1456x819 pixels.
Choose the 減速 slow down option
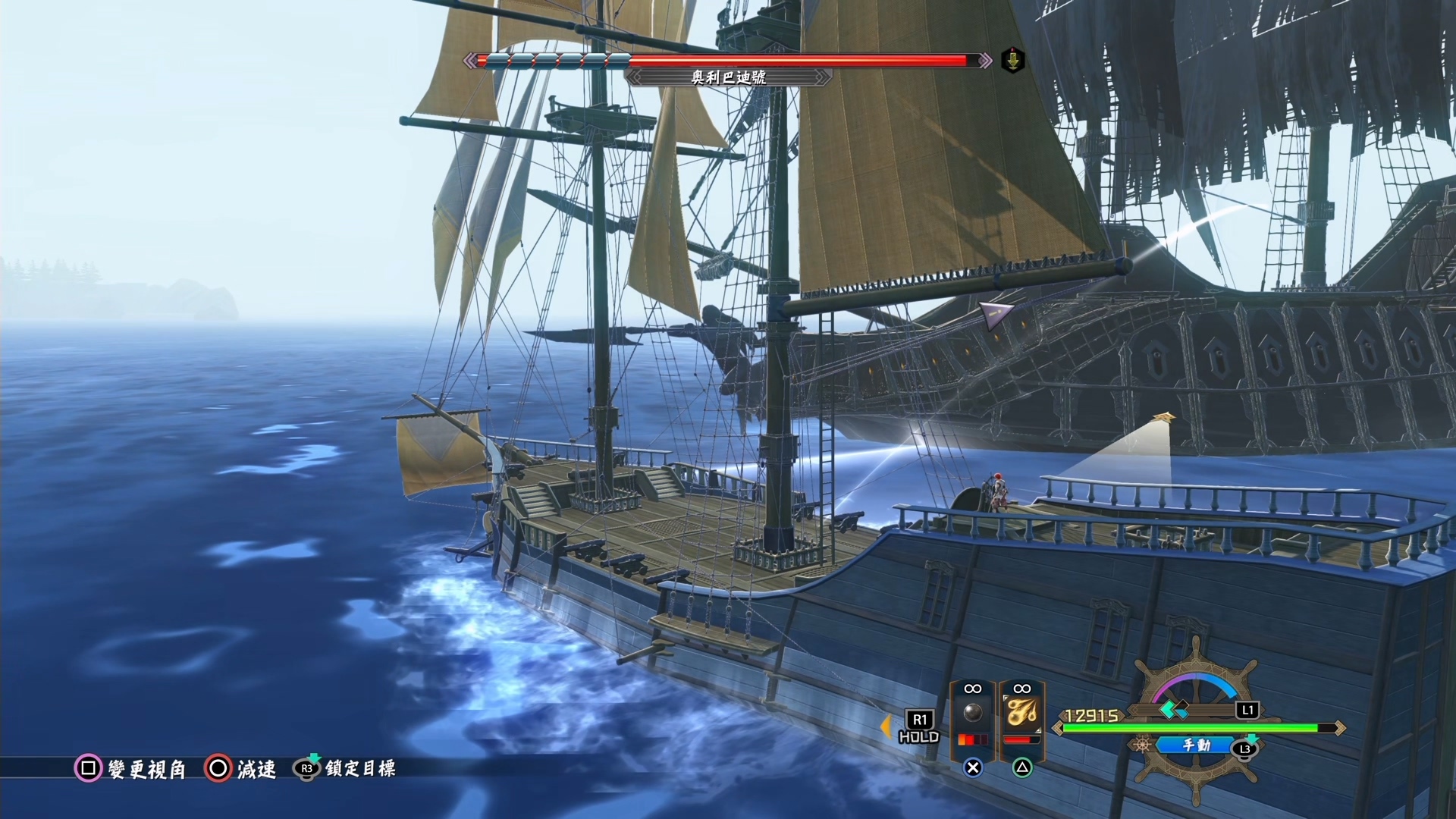pos(240,769)
